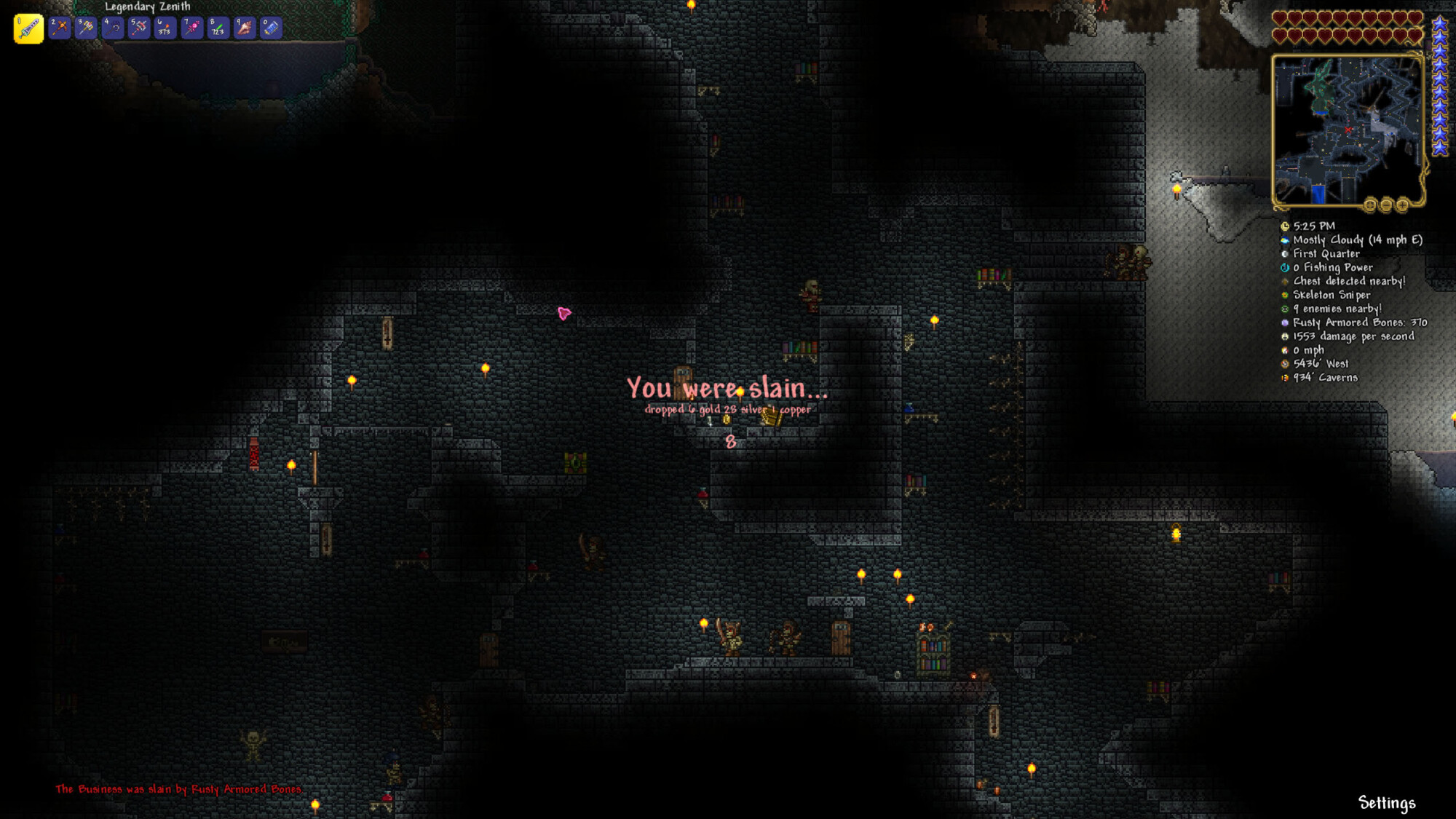Click the clock icon beside 5:25 PM
The height and width of the screenshot is (819, 1456).
pos(1284,227)
